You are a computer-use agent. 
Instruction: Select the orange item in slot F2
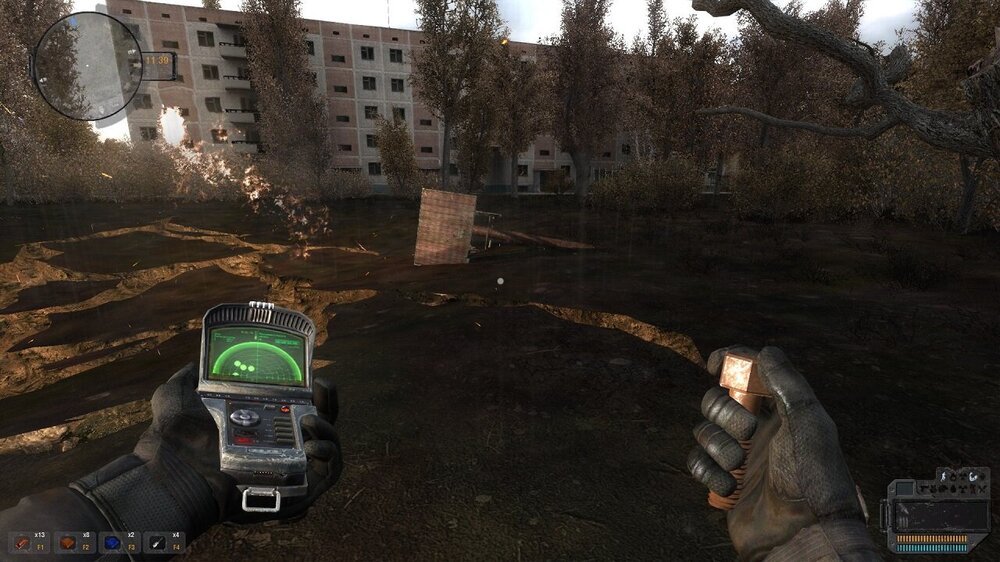click(68, 541)
